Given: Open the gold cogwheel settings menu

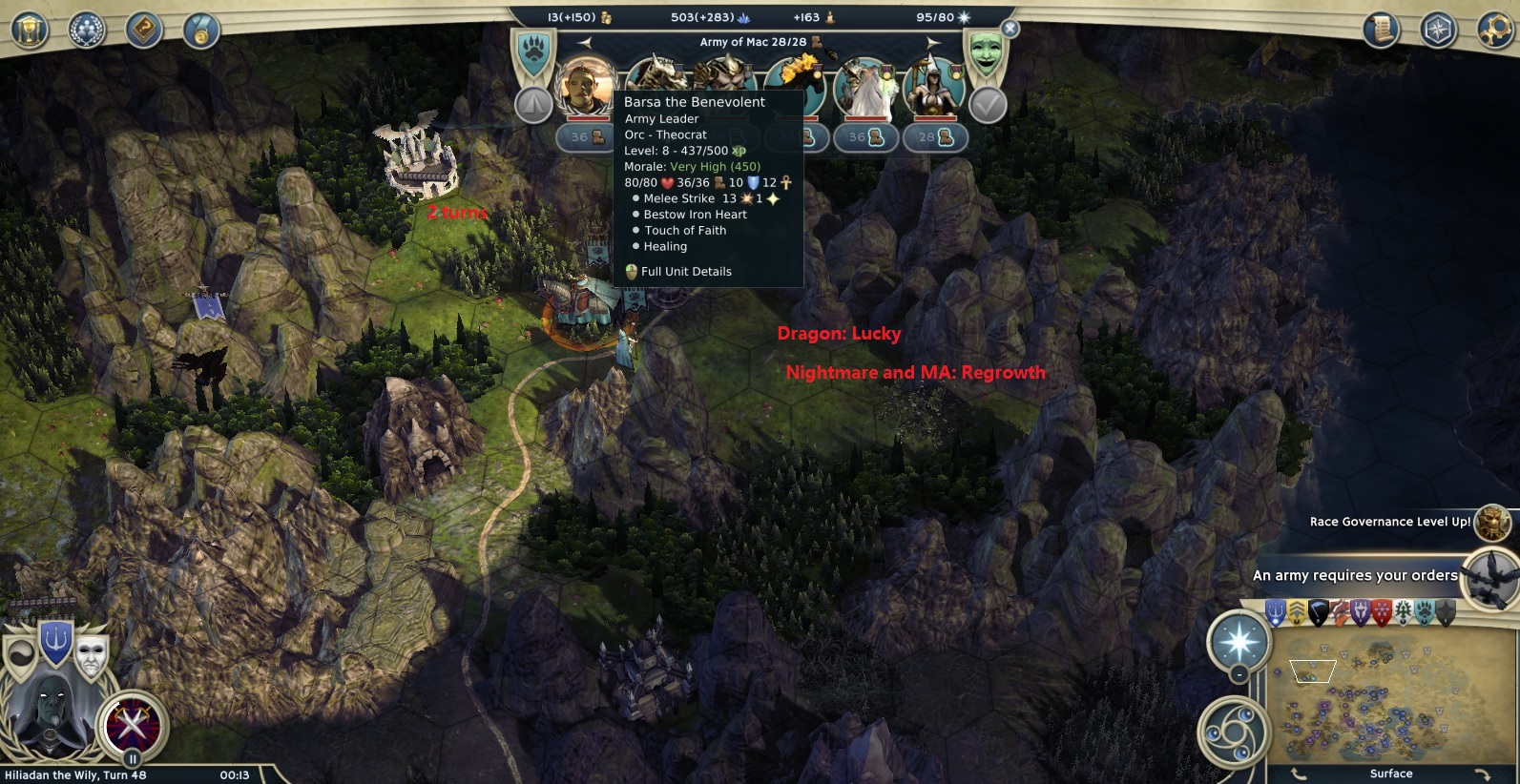Looking at the screenshot, I should pyautogui.click(x=1495, y=31).
